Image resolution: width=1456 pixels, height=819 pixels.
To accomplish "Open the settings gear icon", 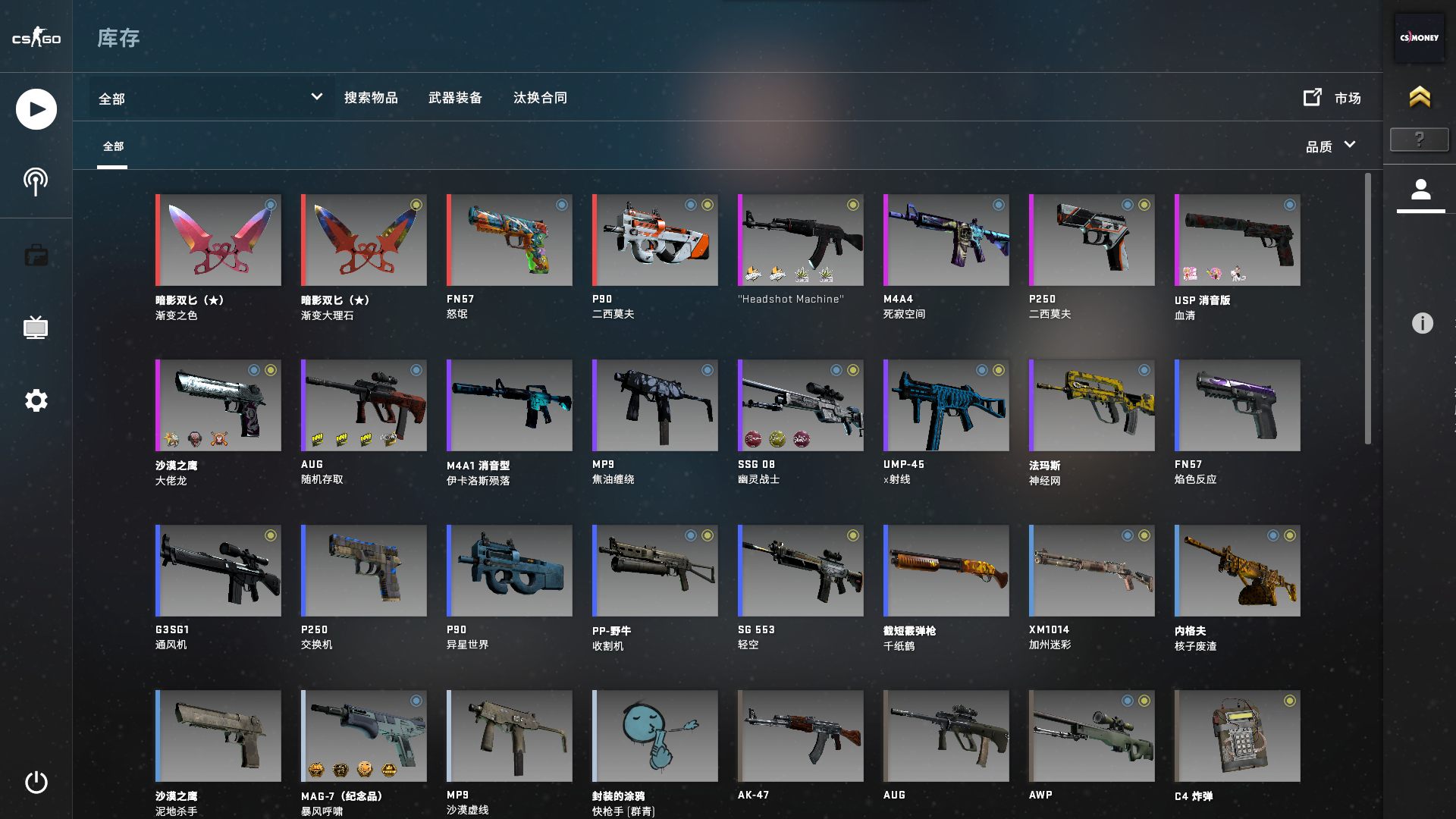I will click(x=35, y=400).
